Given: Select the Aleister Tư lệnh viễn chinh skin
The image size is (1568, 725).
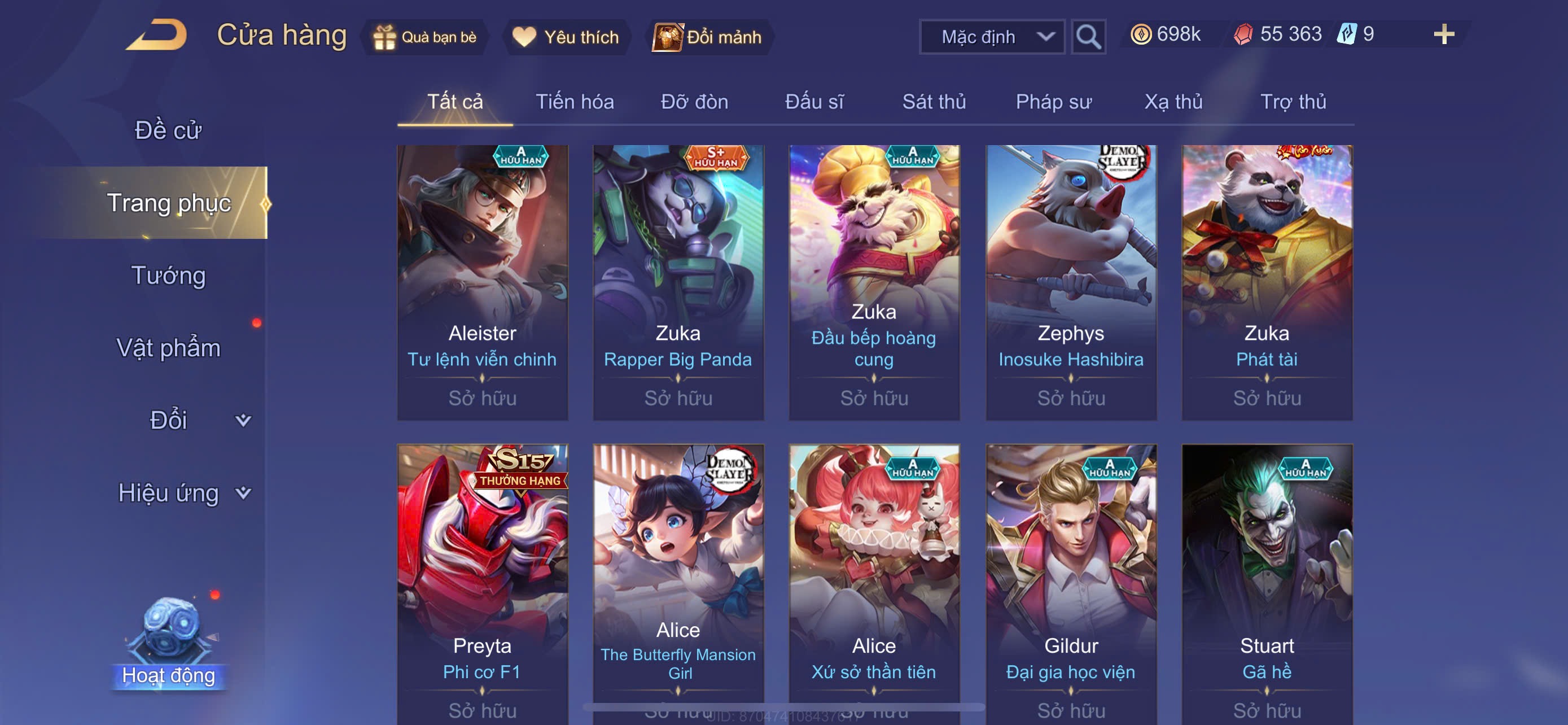Looking at the screenshot, I should tap(482, 282).
